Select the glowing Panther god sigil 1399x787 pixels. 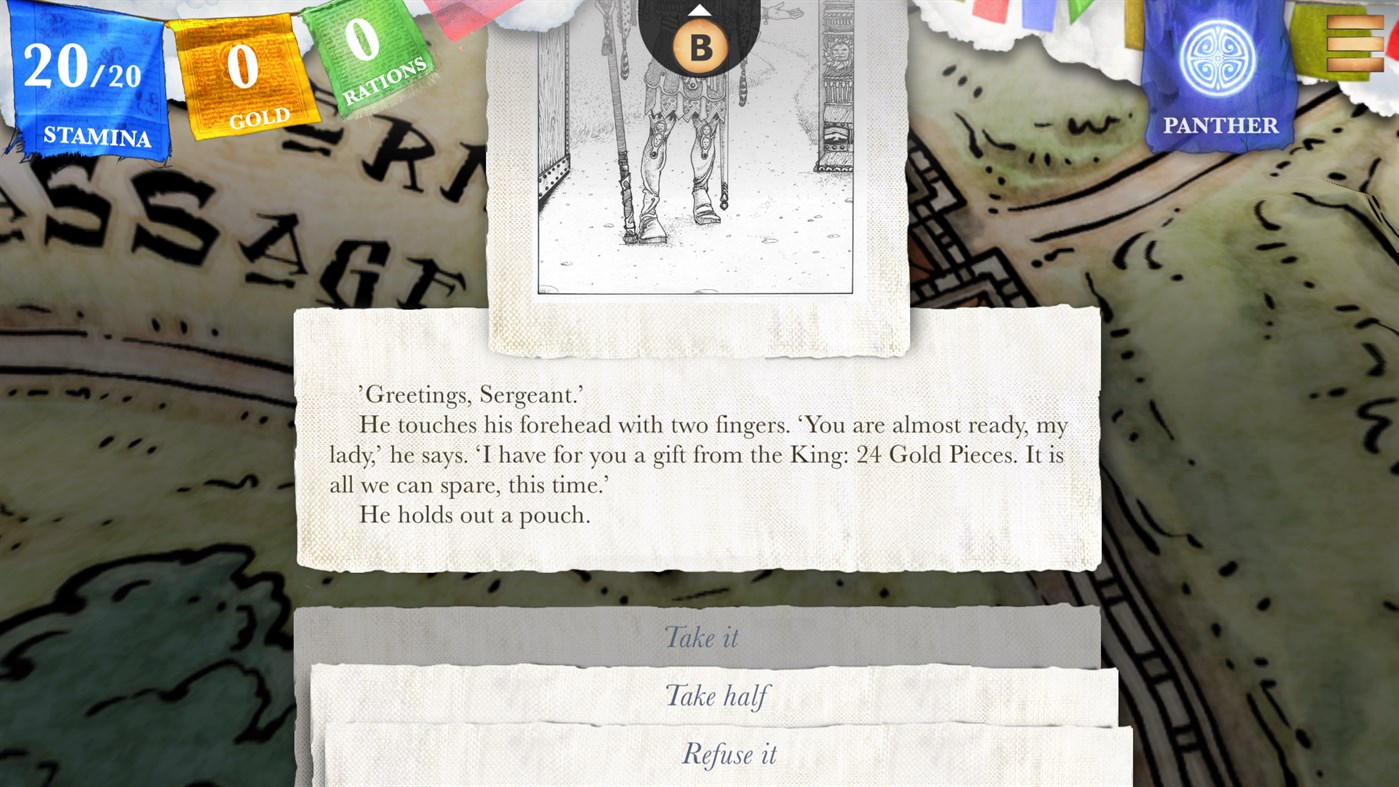point(1217,60)
